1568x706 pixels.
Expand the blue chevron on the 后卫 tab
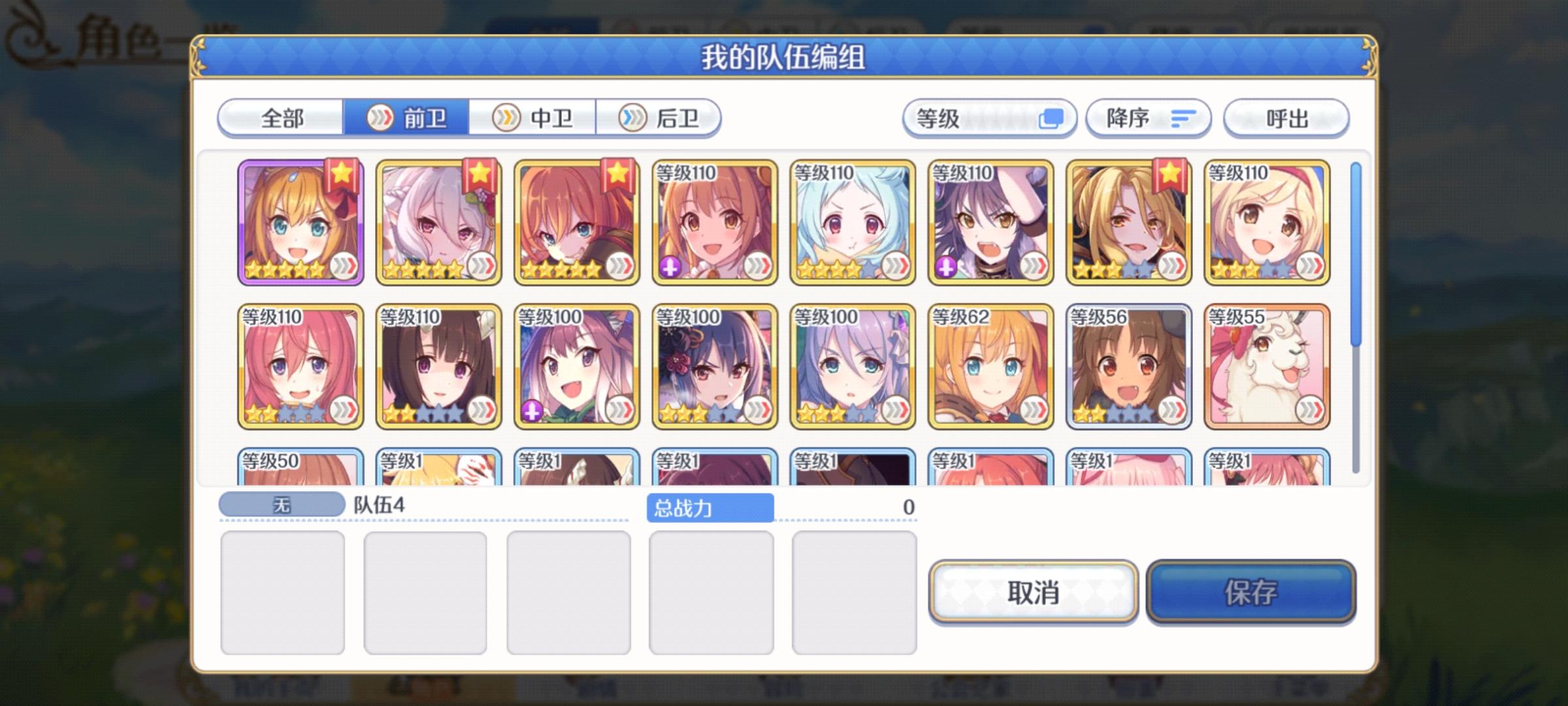tap(631, 118)
